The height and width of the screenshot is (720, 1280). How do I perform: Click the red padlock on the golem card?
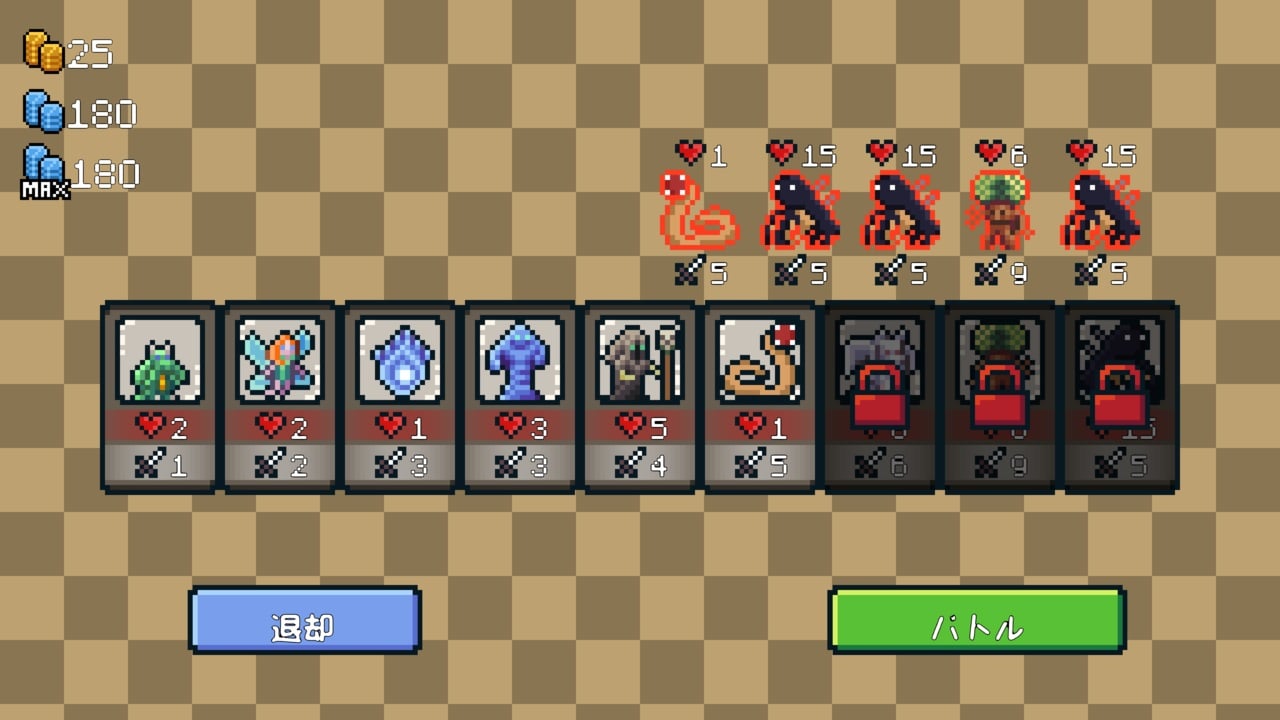(x=878, y=395)
